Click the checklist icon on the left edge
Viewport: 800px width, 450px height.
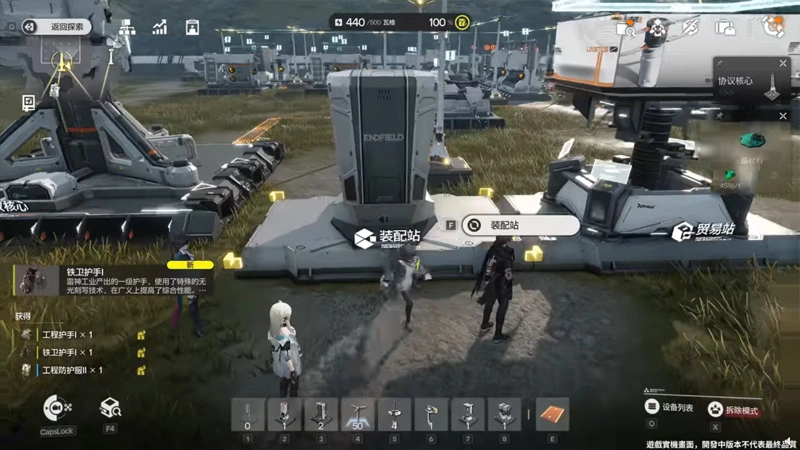28,101
